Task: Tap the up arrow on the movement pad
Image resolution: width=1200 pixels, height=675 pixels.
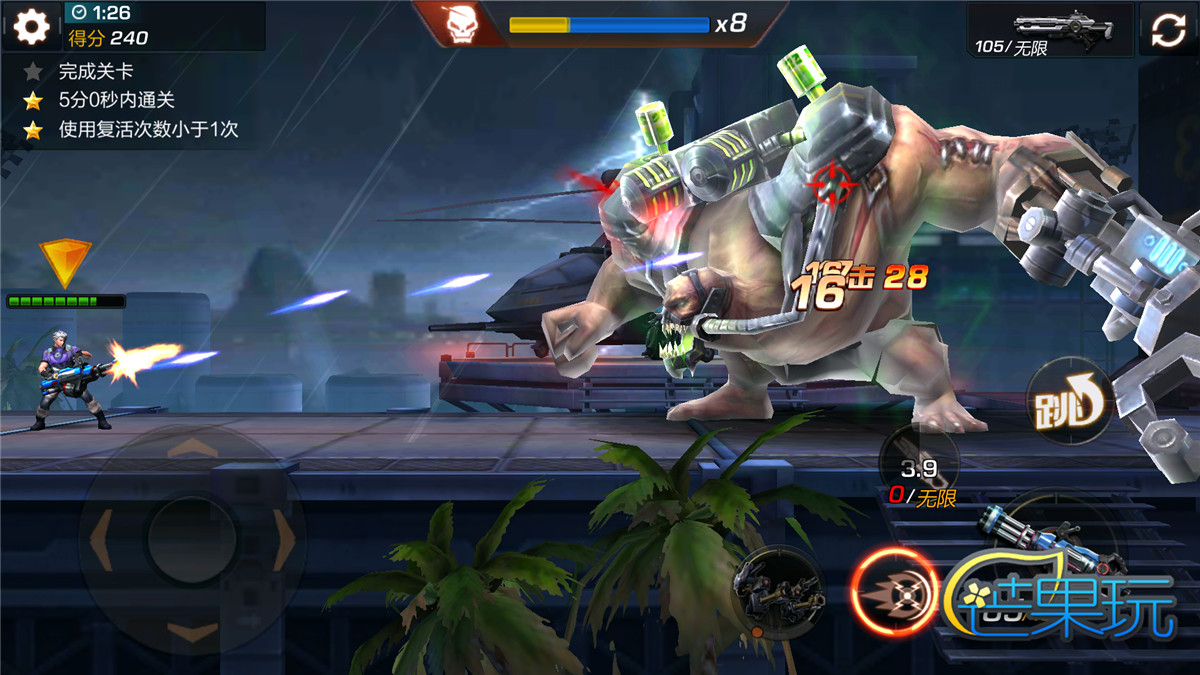Action: 192,447
